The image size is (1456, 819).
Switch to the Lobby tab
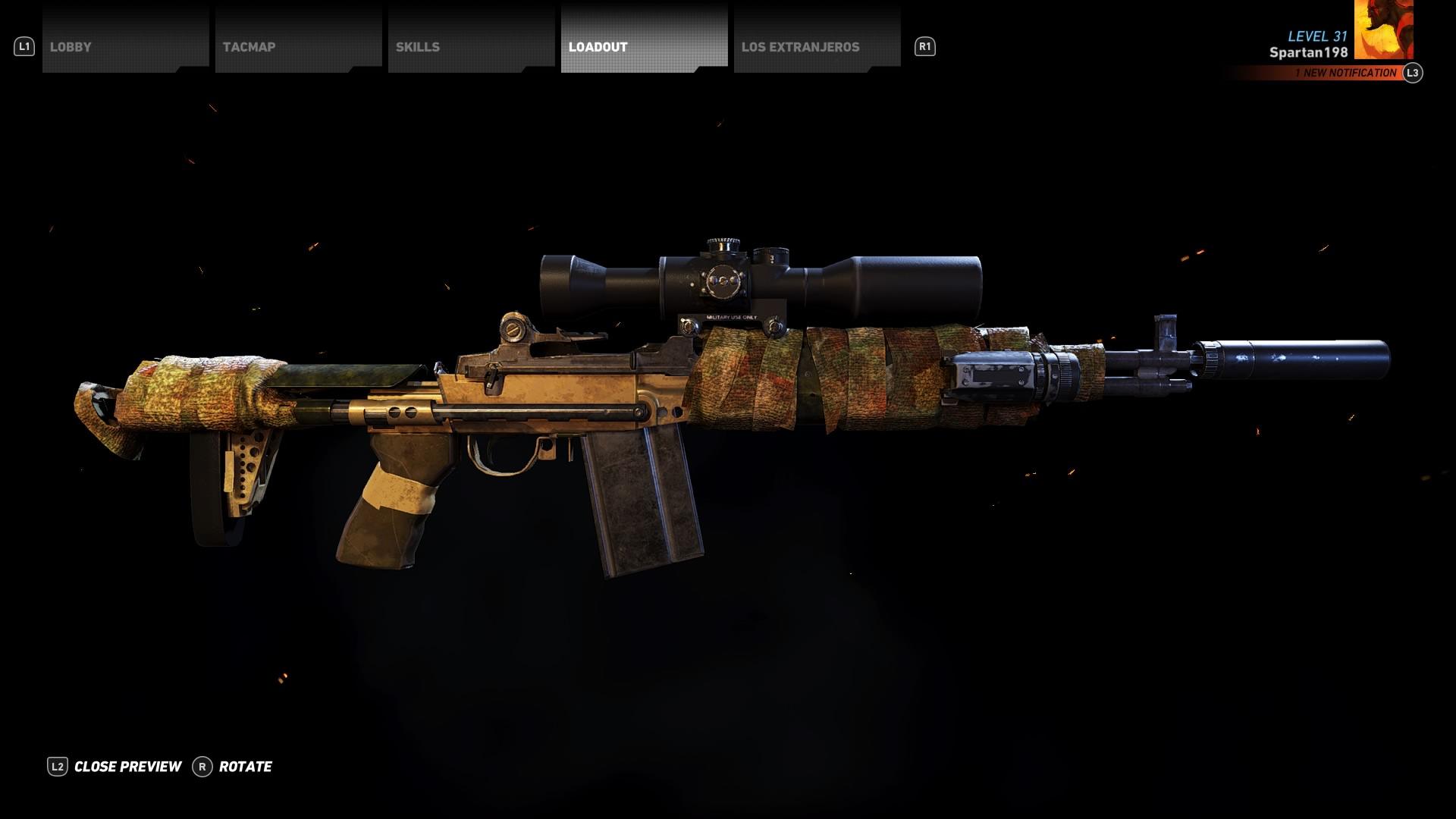[x=125, y=46]
